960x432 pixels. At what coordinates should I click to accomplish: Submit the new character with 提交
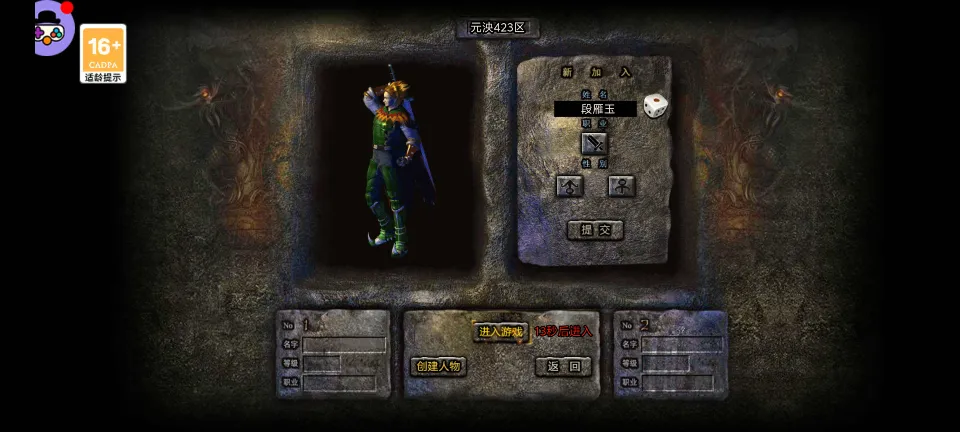[595, 230]
